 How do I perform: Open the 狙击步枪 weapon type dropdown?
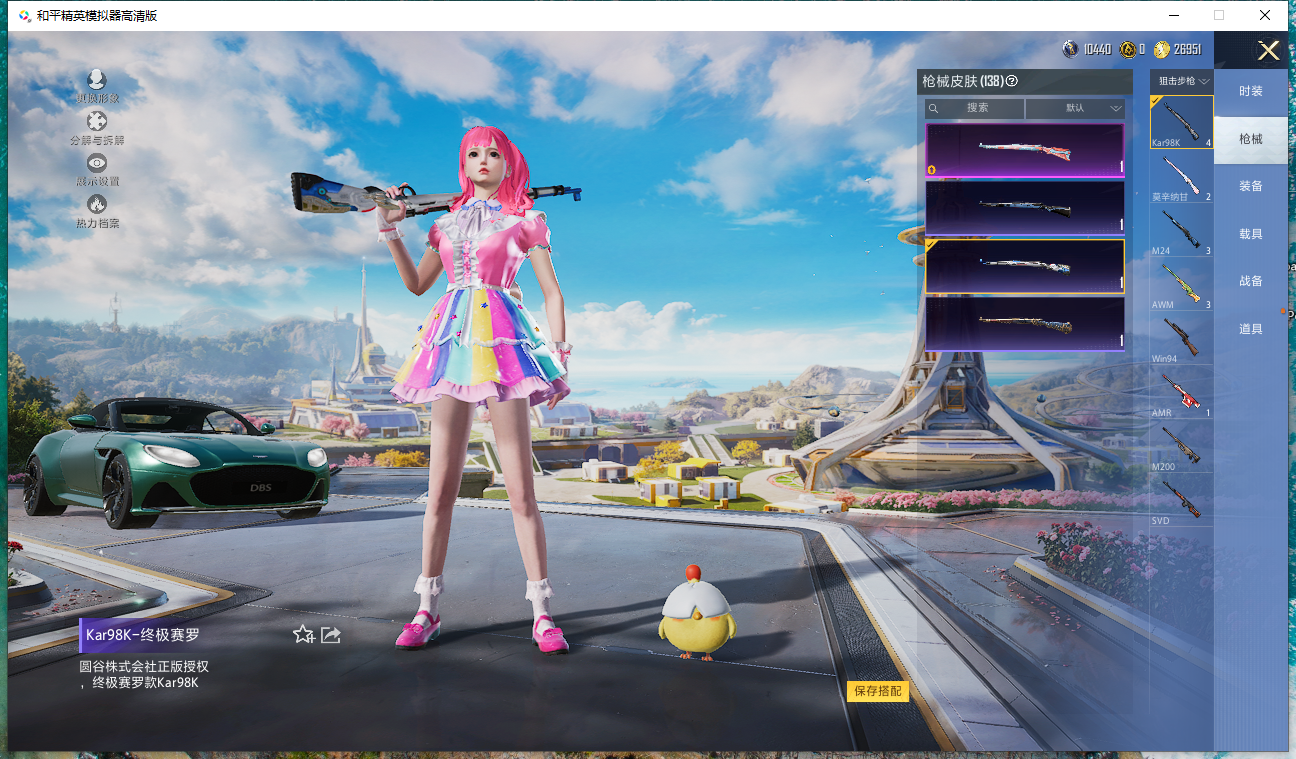click(1183, 81)
